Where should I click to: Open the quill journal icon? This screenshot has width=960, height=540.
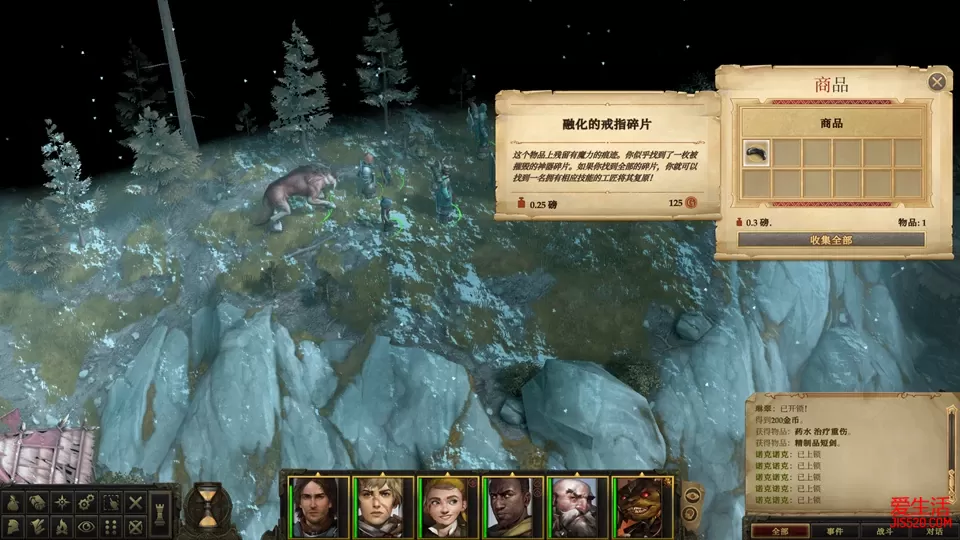pyautogui.click(x=39, y=526)
